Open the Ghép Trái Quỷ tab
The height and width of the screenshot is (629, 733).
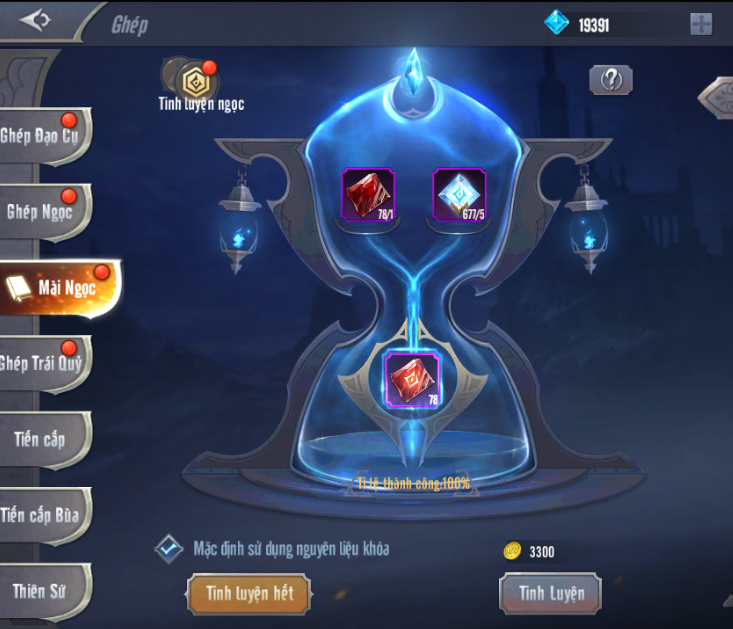point(46,363)
